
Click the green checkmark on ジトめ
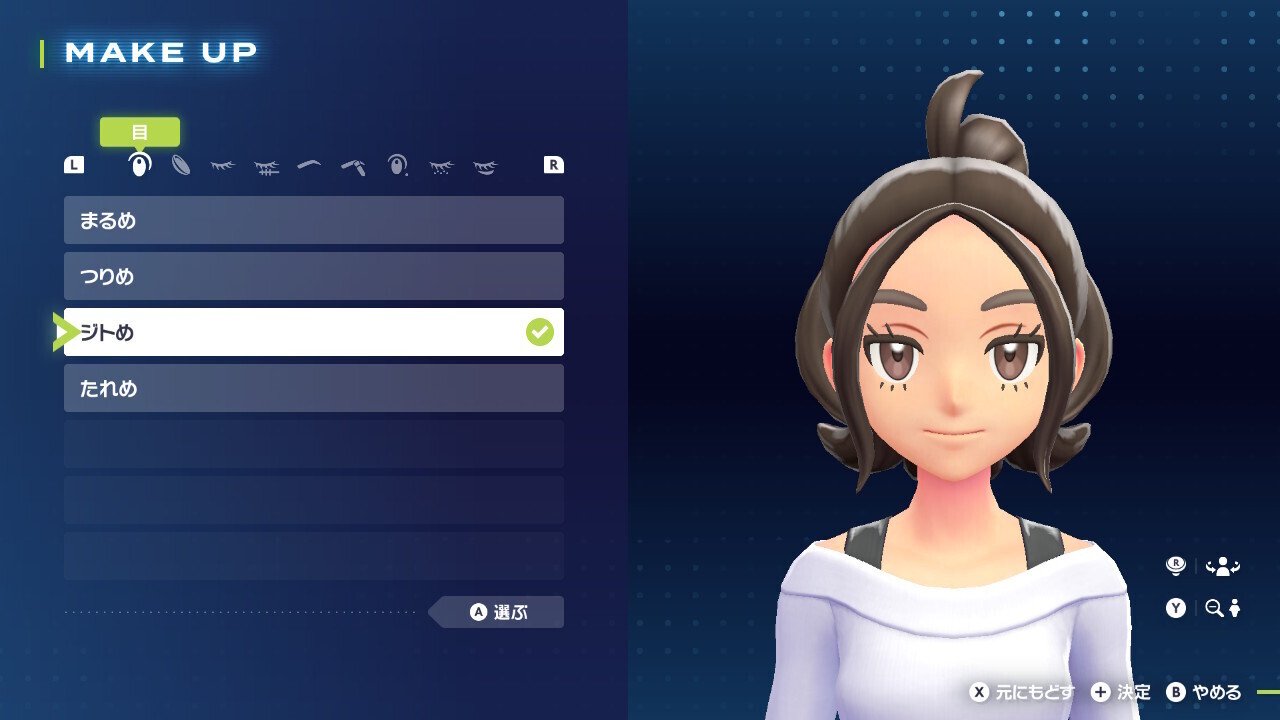click(x=540, y=331)
